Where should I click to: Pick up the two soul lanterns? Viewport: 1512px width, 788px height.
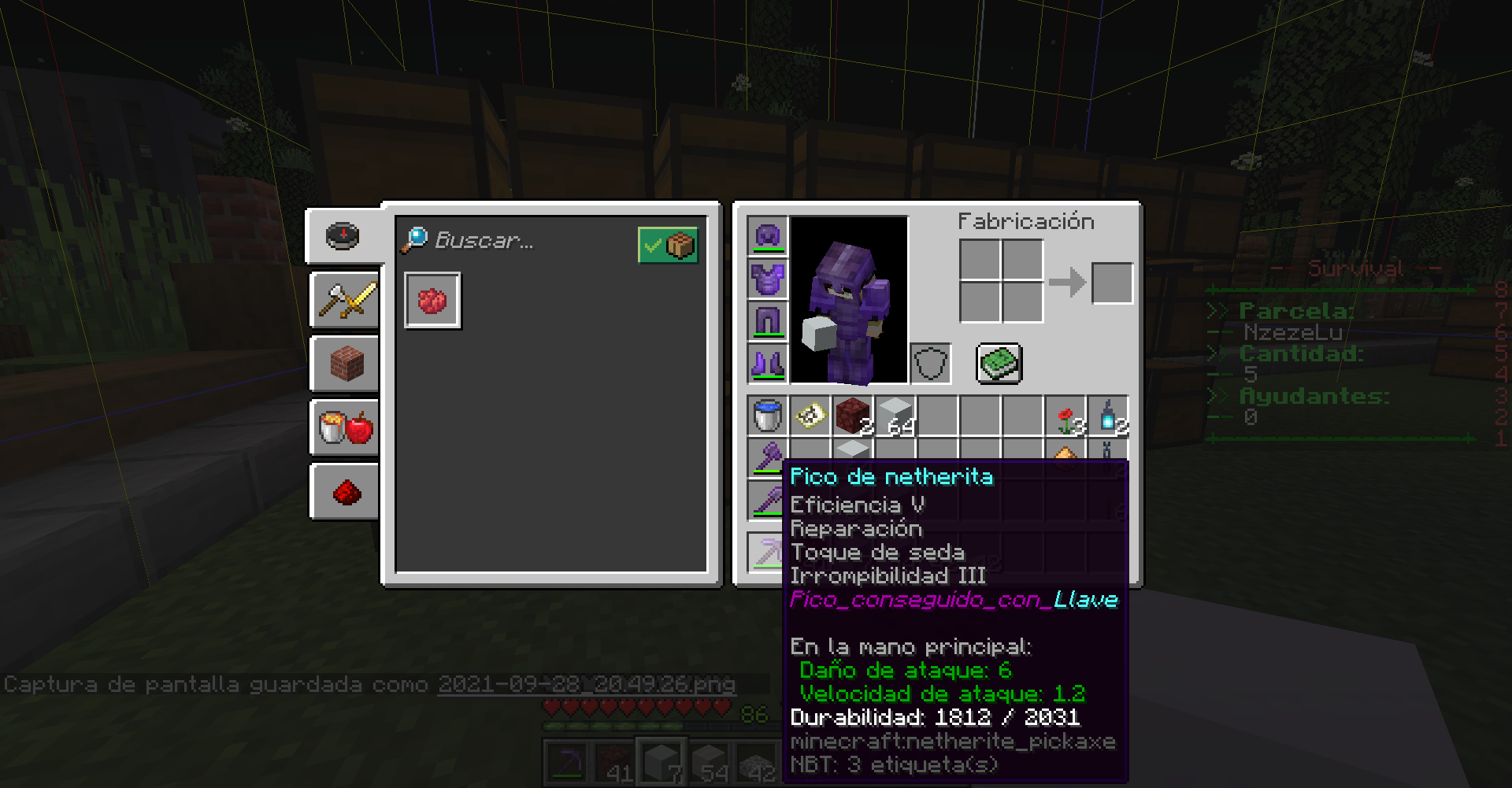[1108, 416]
